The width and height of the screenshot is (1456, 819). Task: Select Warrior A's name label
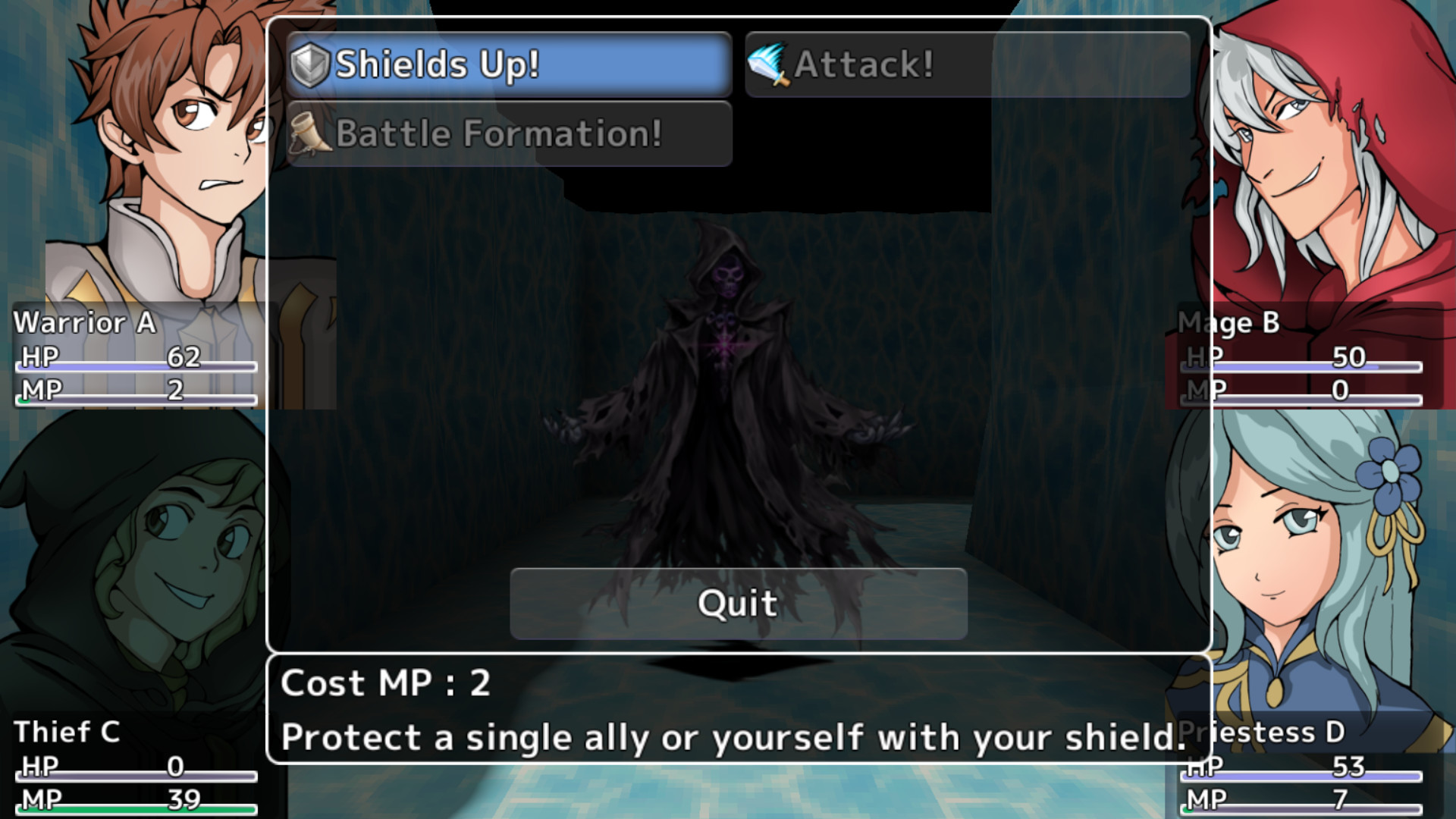click(x=88, y=322)
